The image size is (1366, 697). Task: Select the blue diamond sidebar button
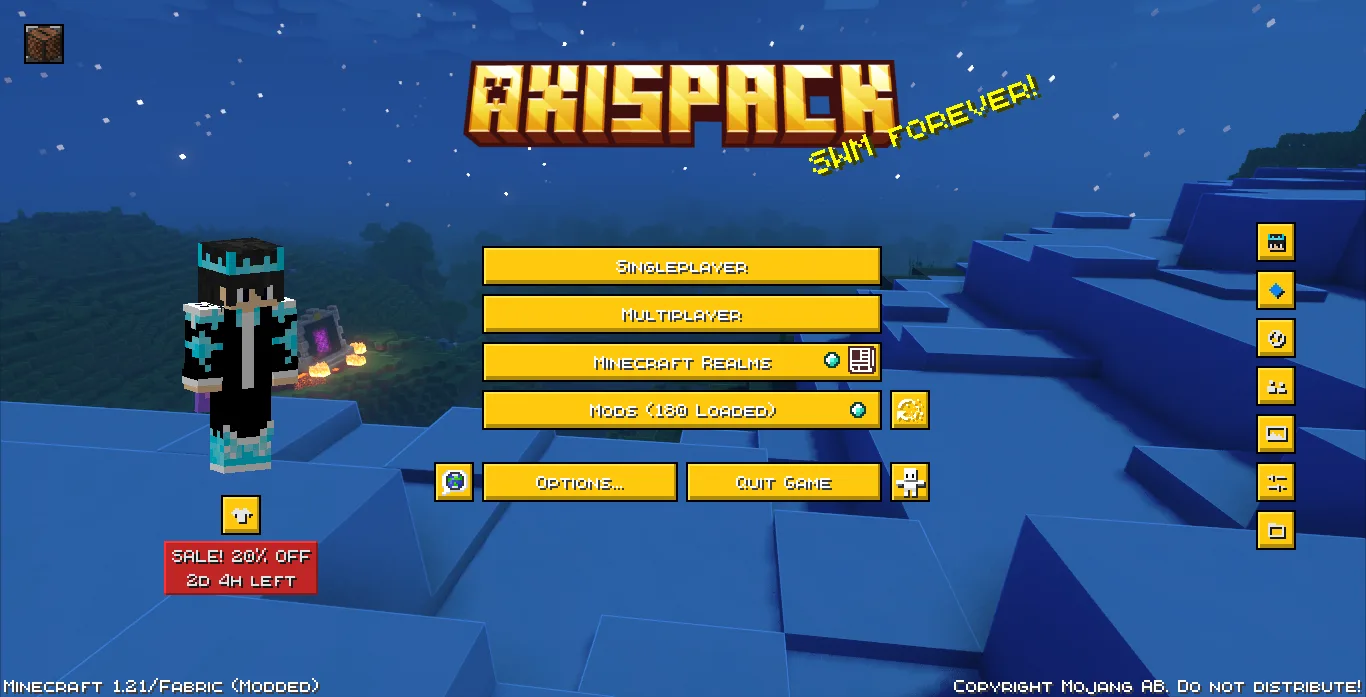coord(1276,290)
